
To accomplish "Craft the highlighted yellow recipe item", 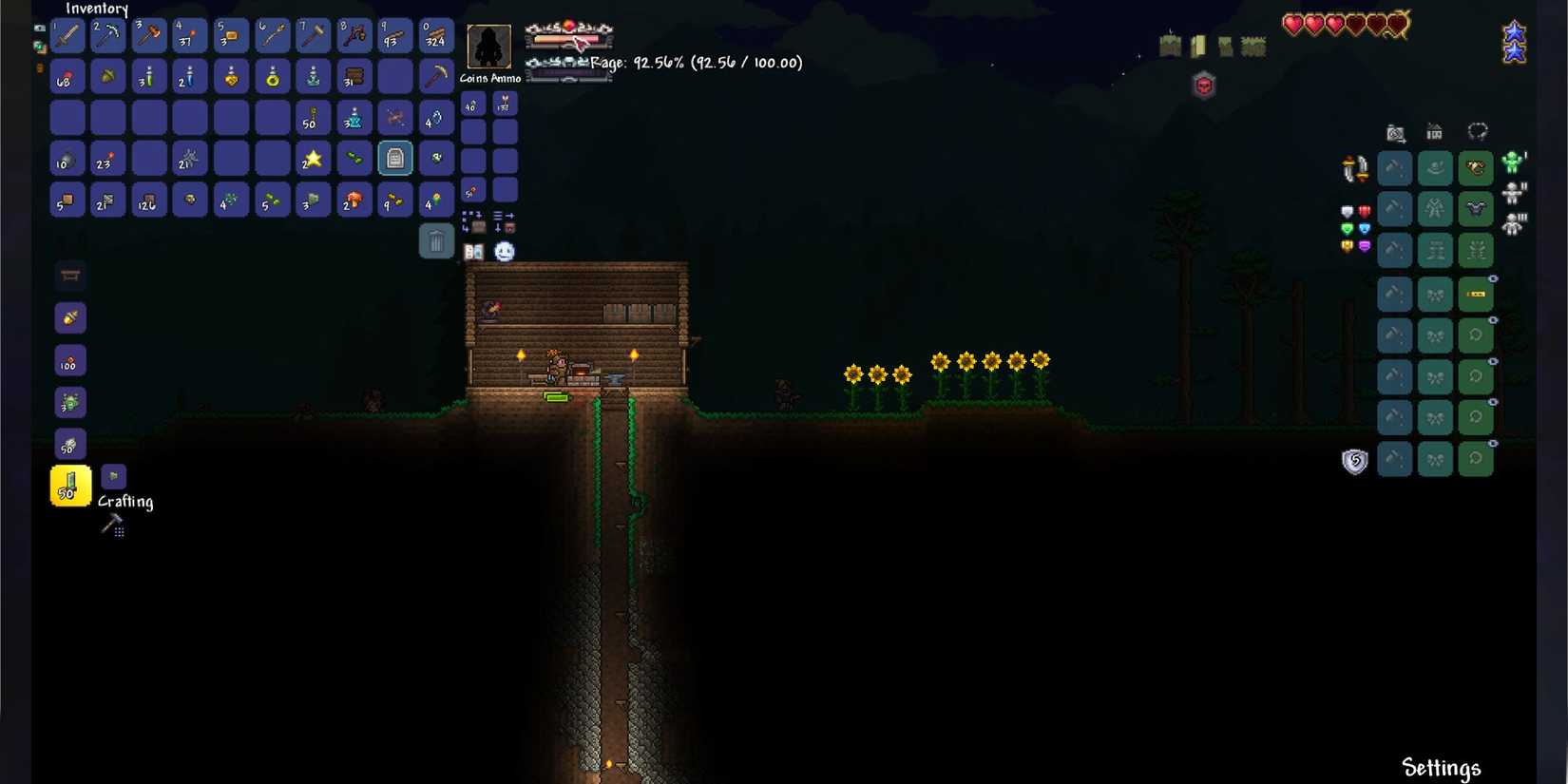I will click(x=70, y=486).
